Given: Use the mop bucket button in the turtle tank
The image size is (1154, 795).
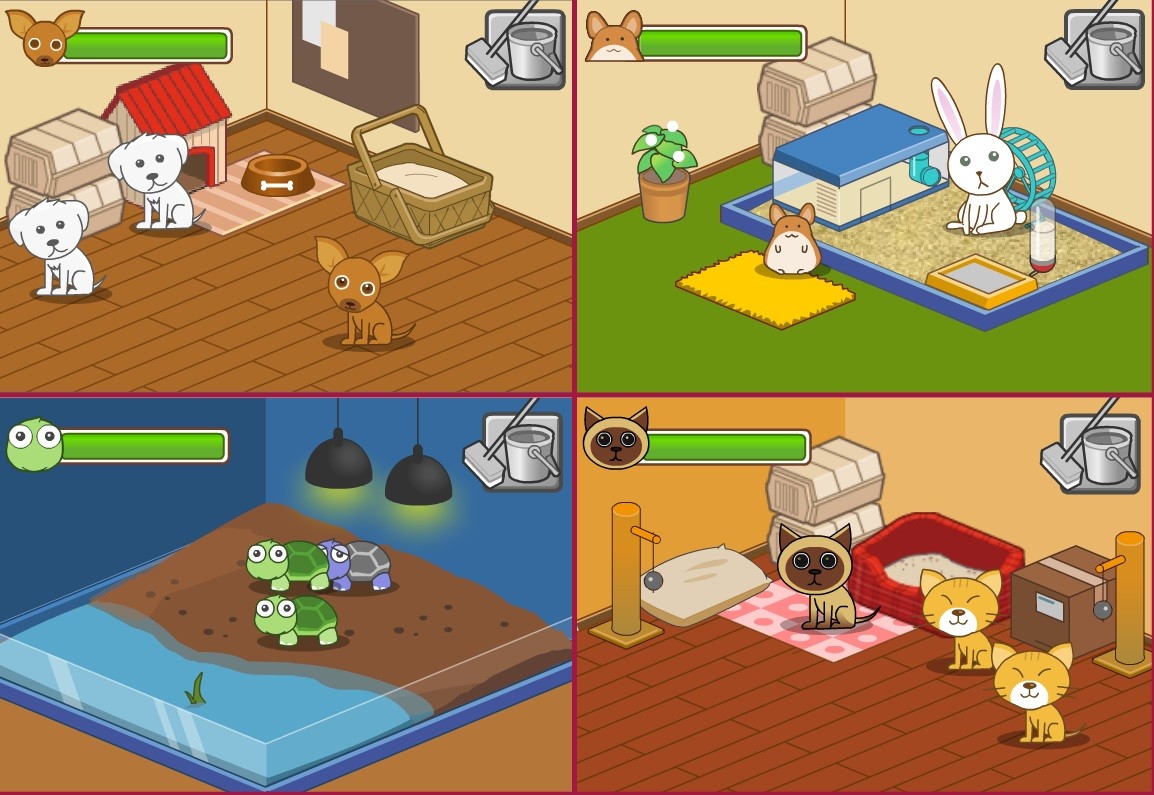Looking at the screenshot, I should (516, 452).
